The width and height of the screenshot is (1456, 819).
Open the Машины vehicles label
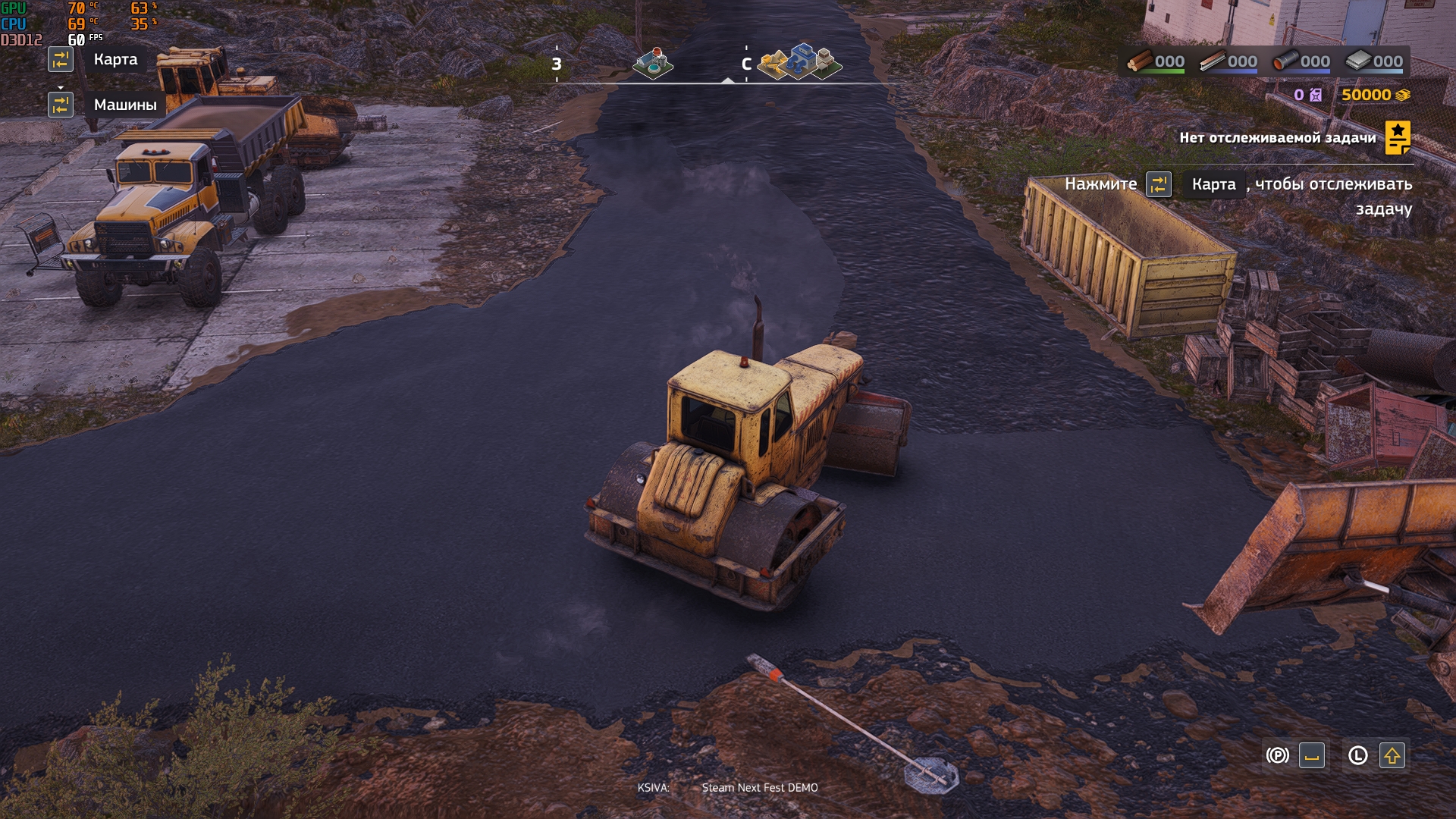tap(125, 105)
